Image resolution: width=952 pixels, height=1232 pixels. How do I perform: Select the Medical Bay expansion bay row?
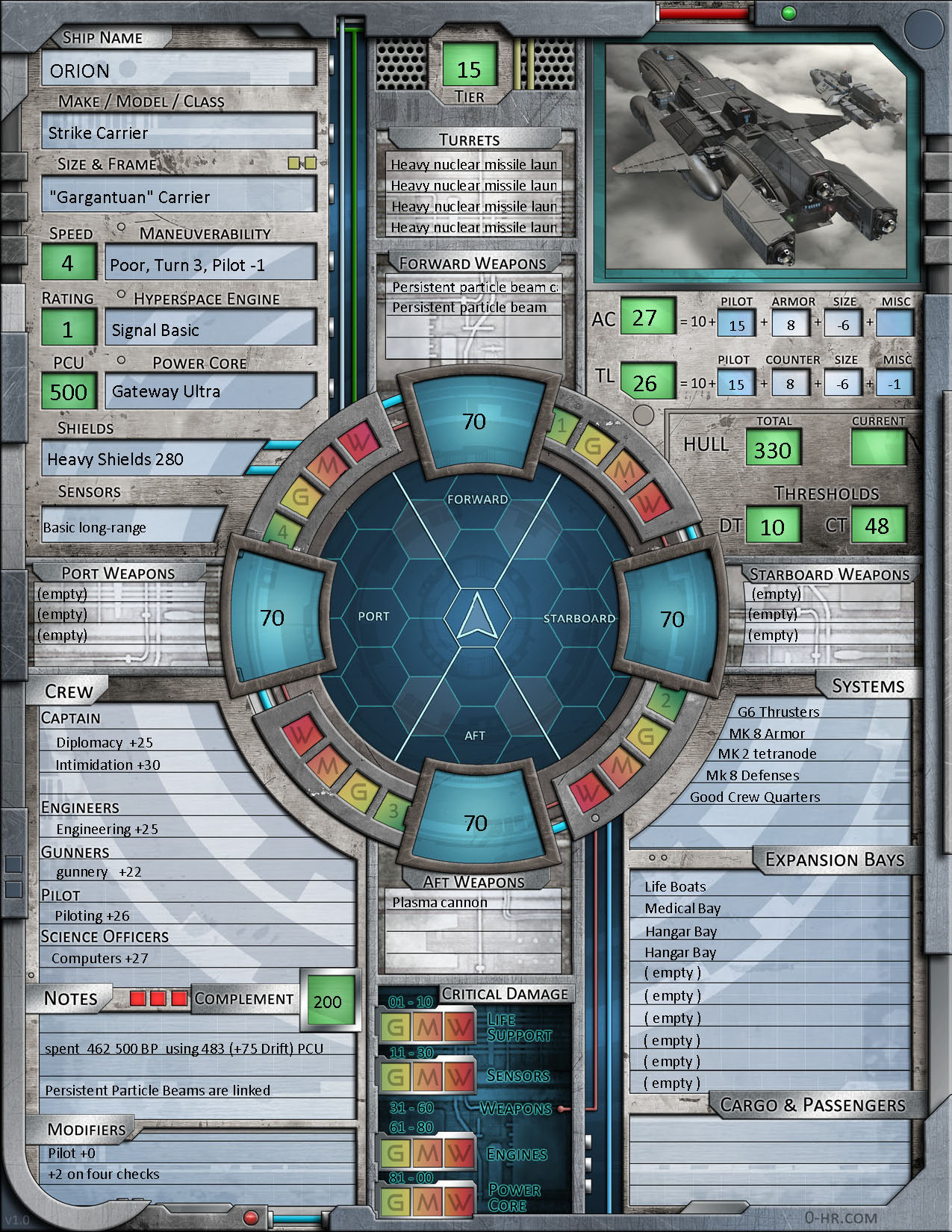(x=769, y=909)
